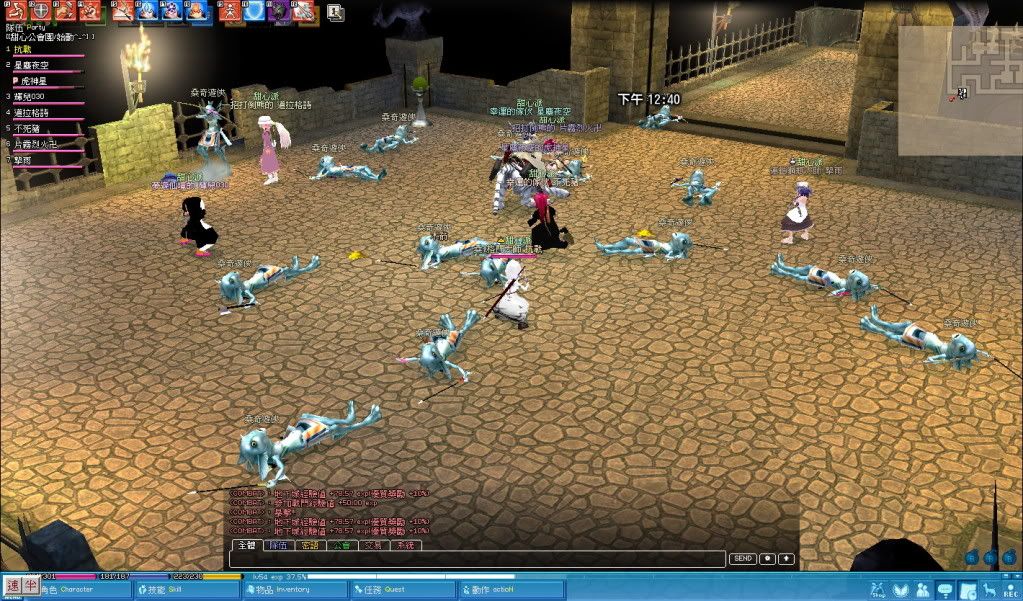The width and height of the screenshot is (1023, 601).
Task: Open the Quest window
Action: (x=394, y=590)
